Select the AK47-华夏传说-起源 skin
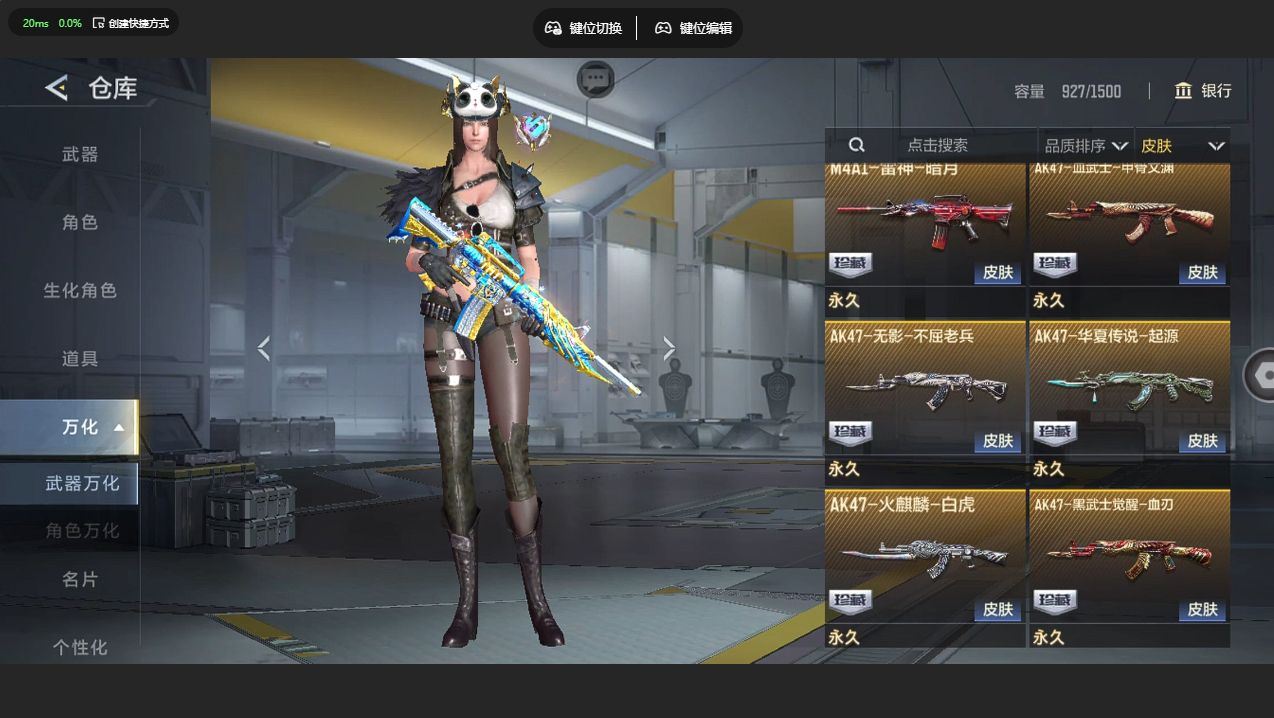1274x718 pixels. coord(1129,388)
